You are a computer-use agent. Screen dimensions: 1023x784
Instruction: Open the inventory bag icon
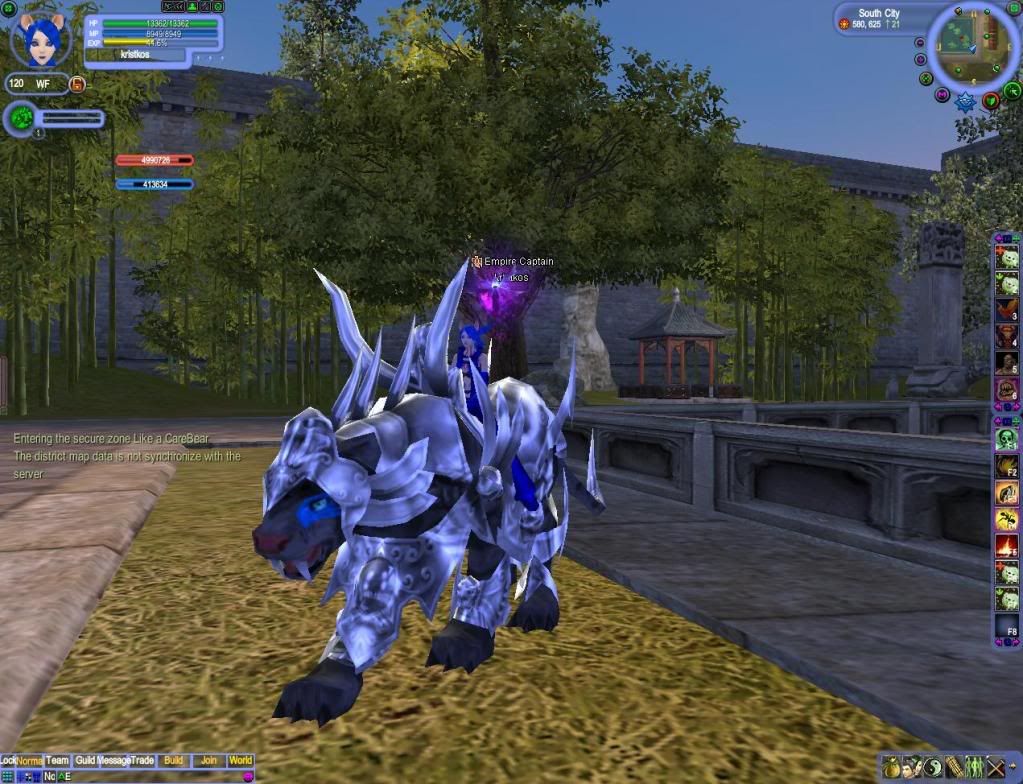pos(890,768)
